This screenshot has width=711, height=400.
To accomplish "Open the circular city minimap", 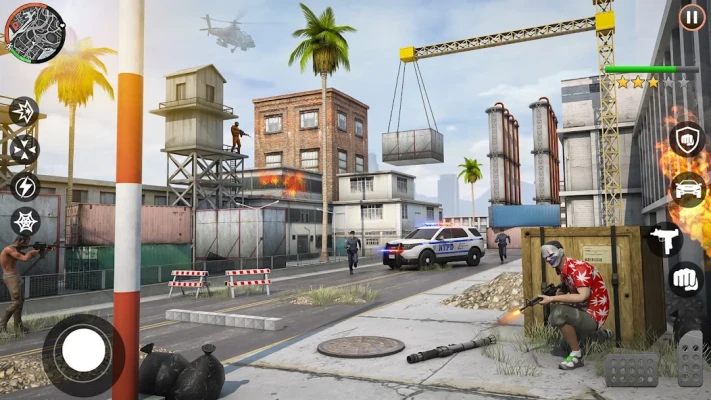I will click(x=35, y=32).
